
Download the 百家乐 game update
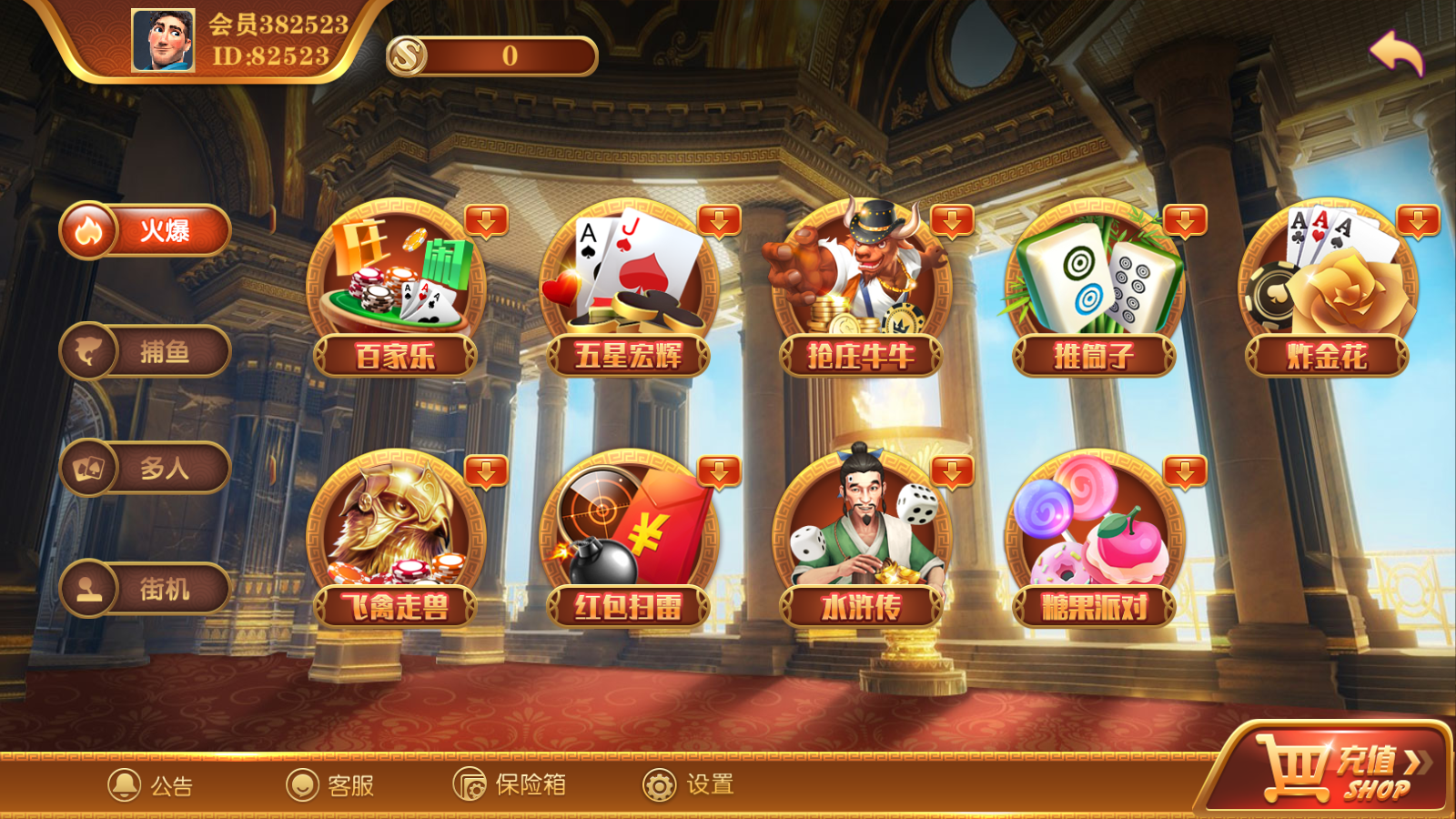[487, 221]
